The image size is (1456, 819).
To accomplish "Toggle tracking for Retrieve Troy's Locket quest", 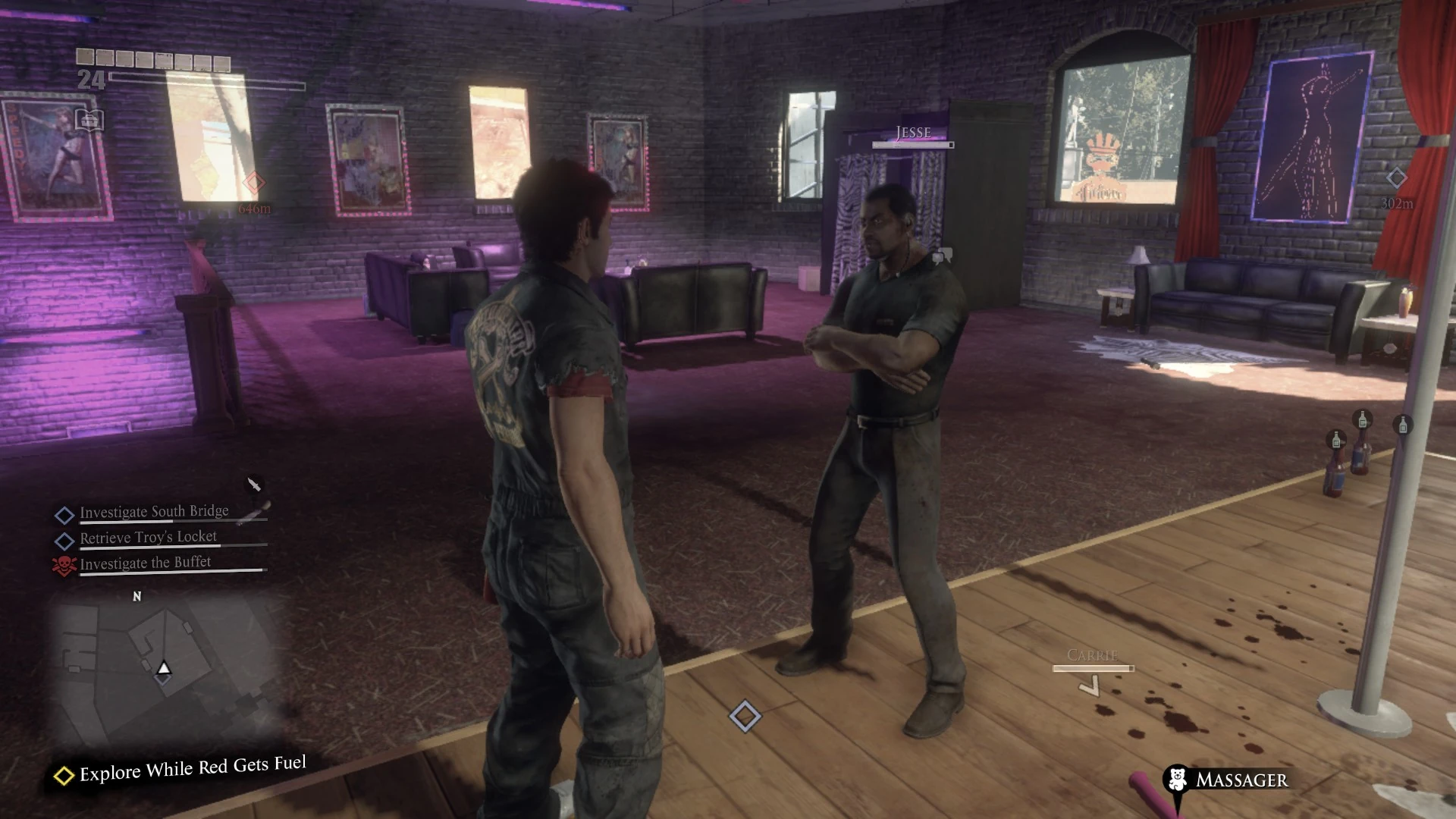I will click(x=65, y=538).
